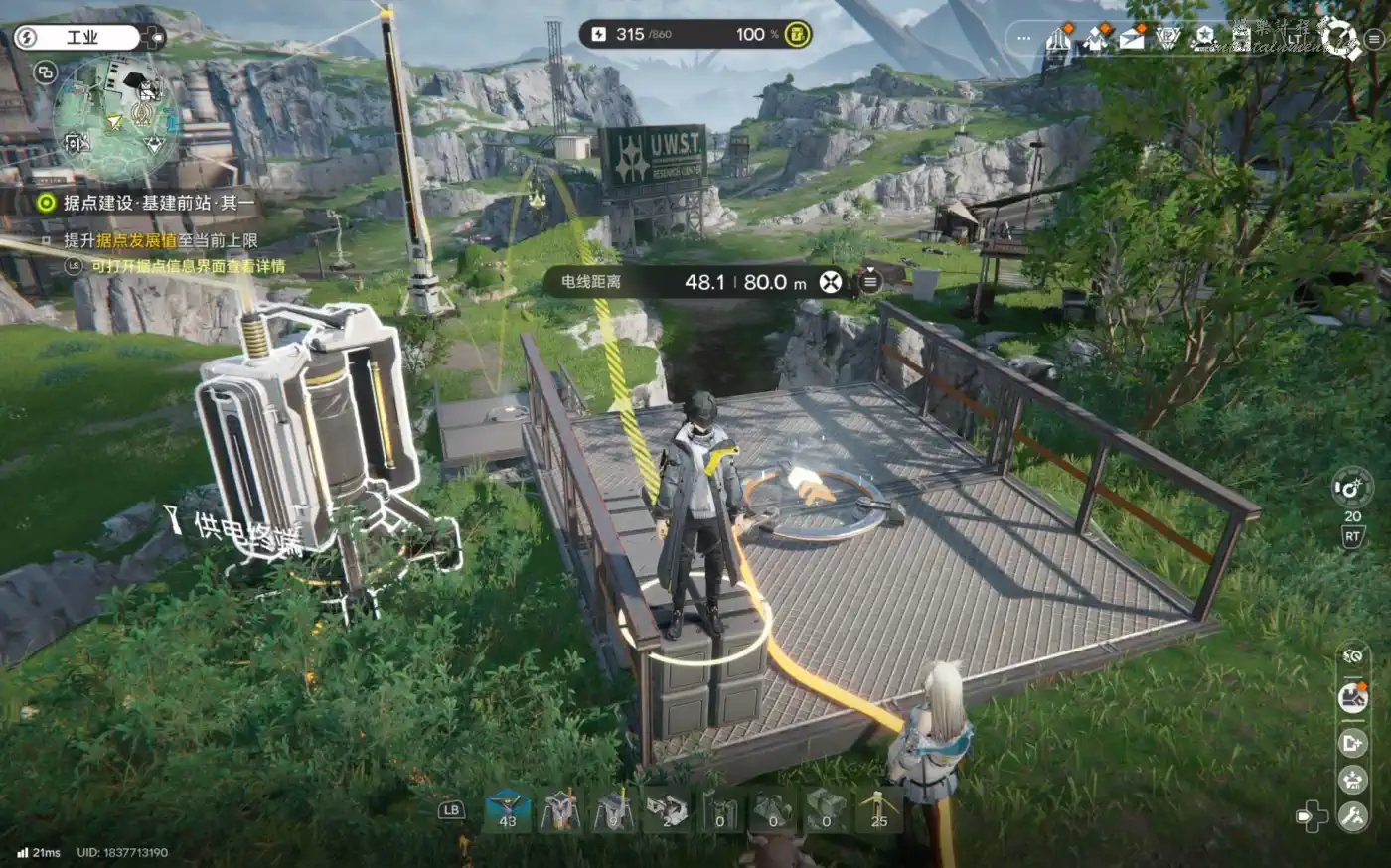Open the mail envelope icon

pyautogui.click(x=1132, y=39)
